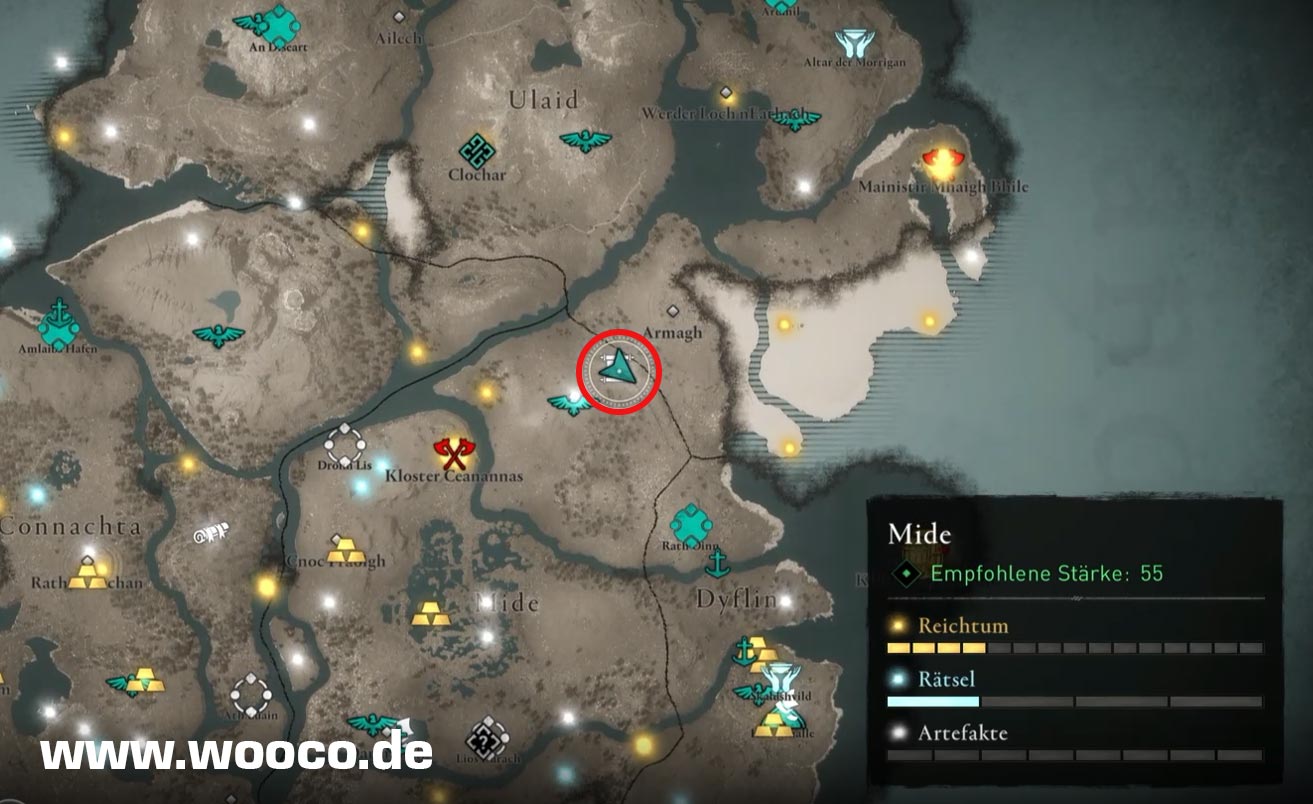This screenshot has width=1313, height=804.
Task: Click the crossed axes at Kloster Ceanannas
Action: tap(455, 454)
